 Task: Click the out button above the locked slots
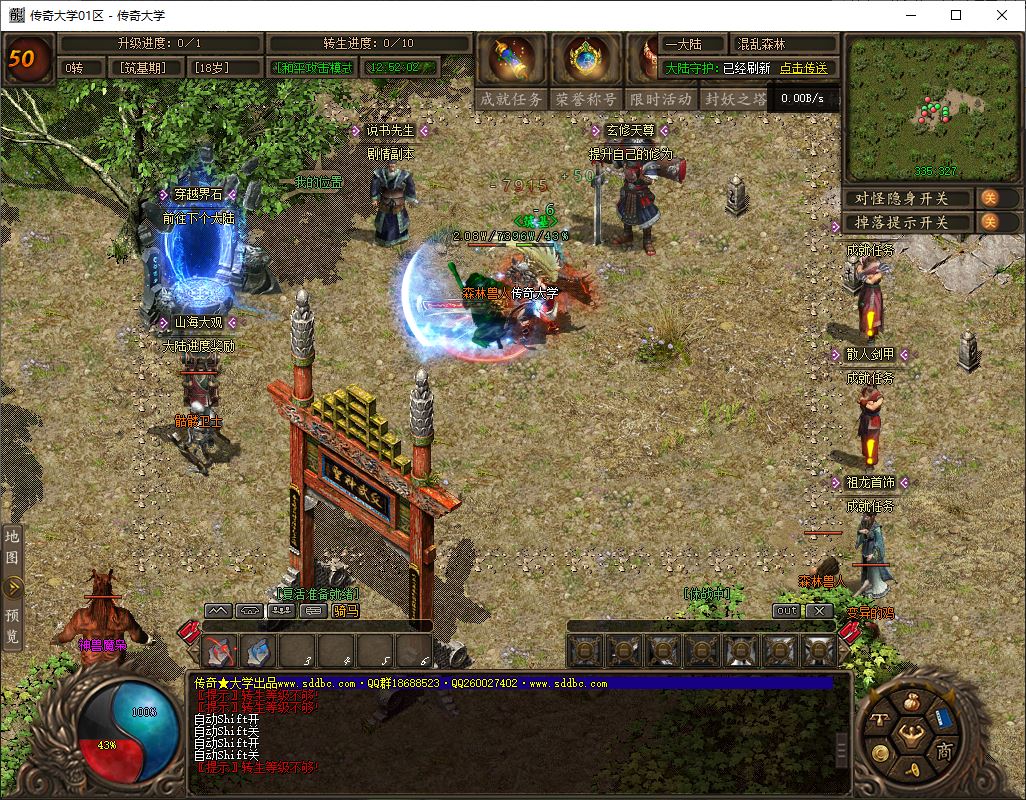[x=787, y=610]
